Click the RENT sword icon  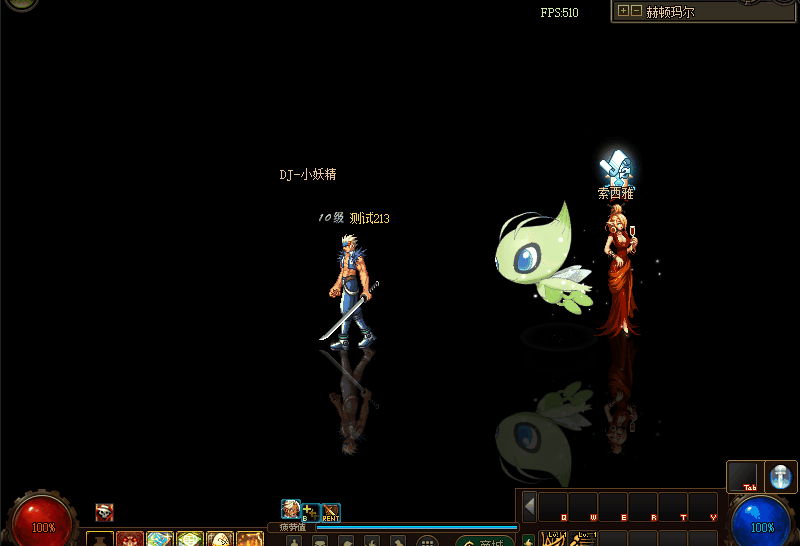[331, 513]
